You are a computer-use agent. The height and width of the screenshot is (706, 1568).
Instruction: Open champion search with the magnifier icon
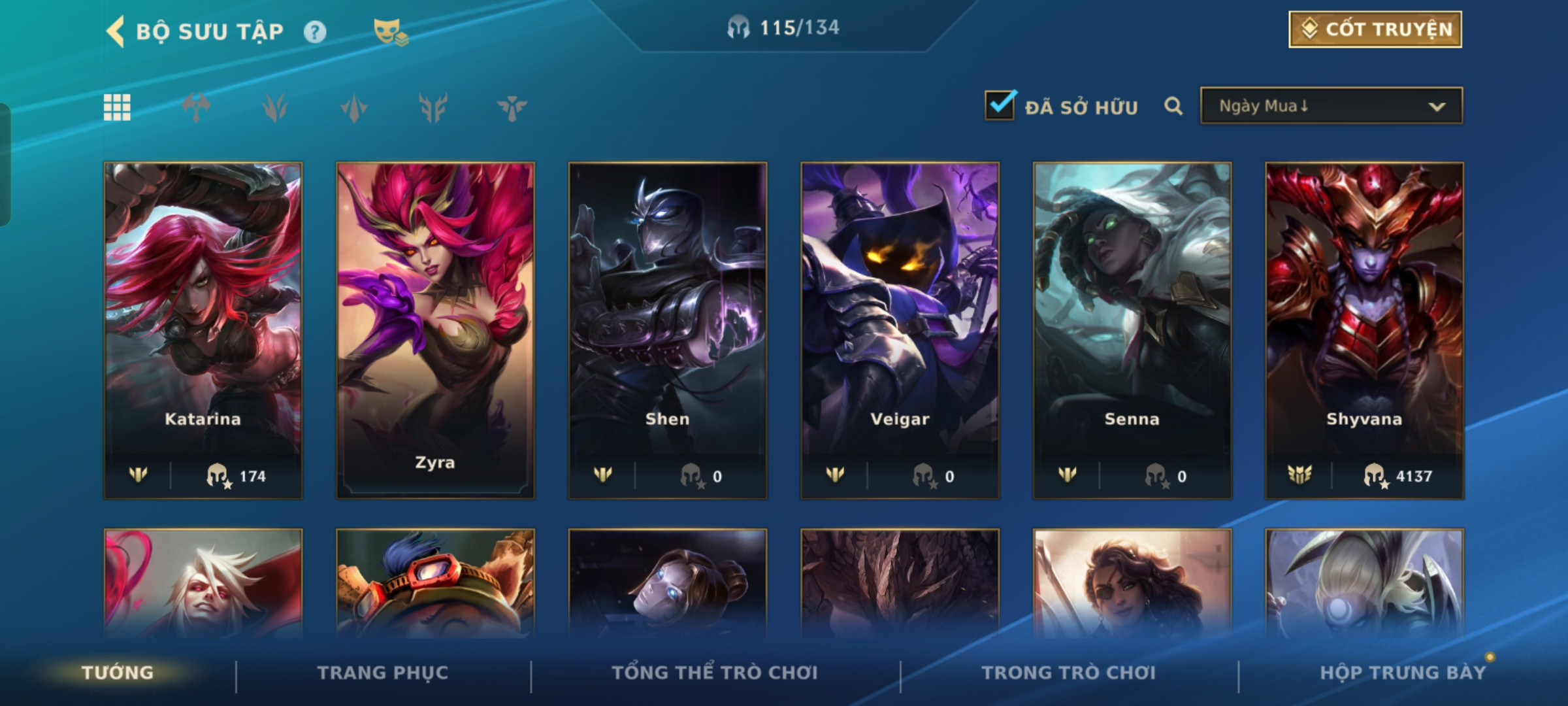coord(1173,106)
